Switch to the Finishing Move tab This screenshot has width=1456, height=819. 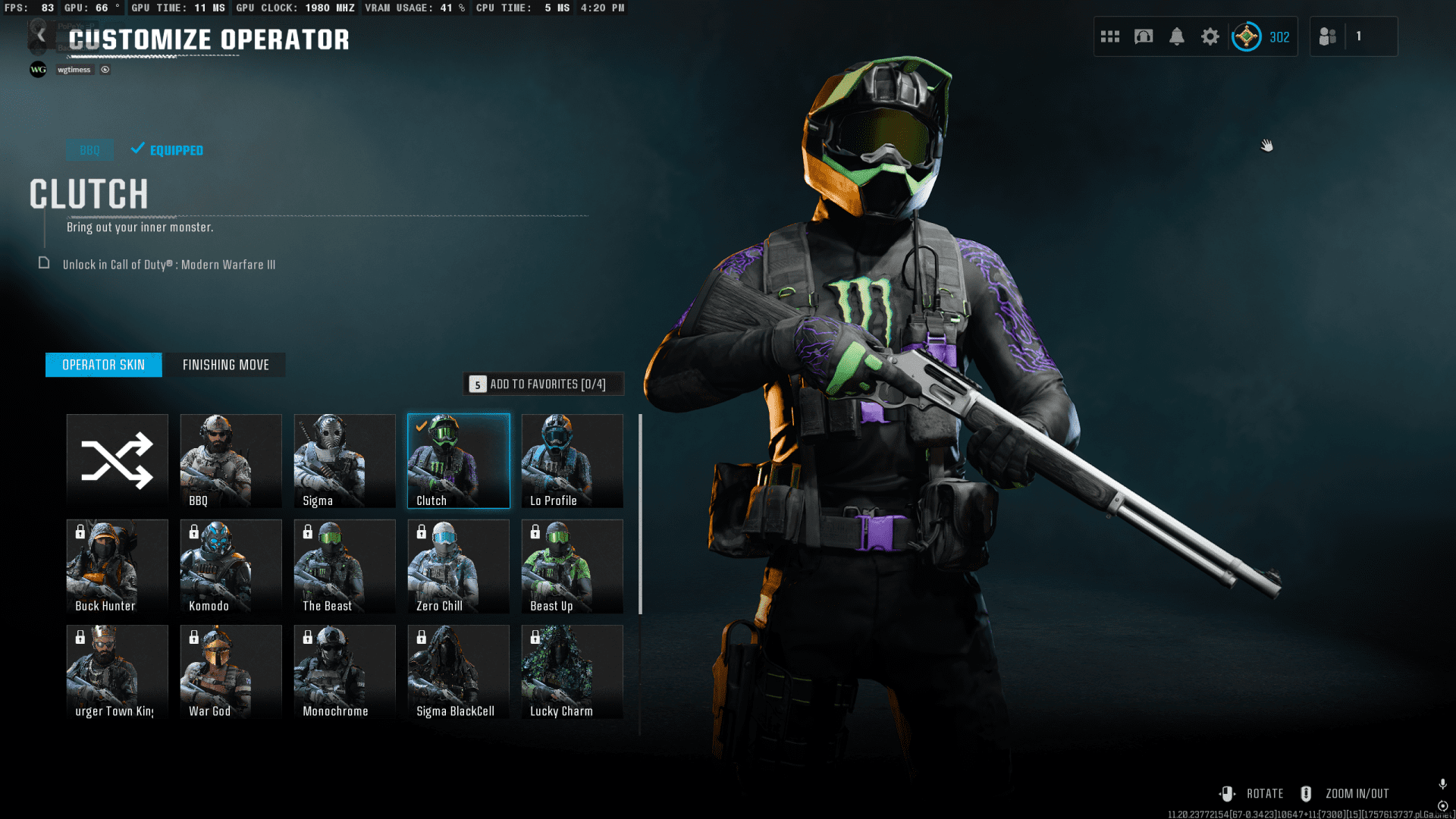click(x=225, y=365)
